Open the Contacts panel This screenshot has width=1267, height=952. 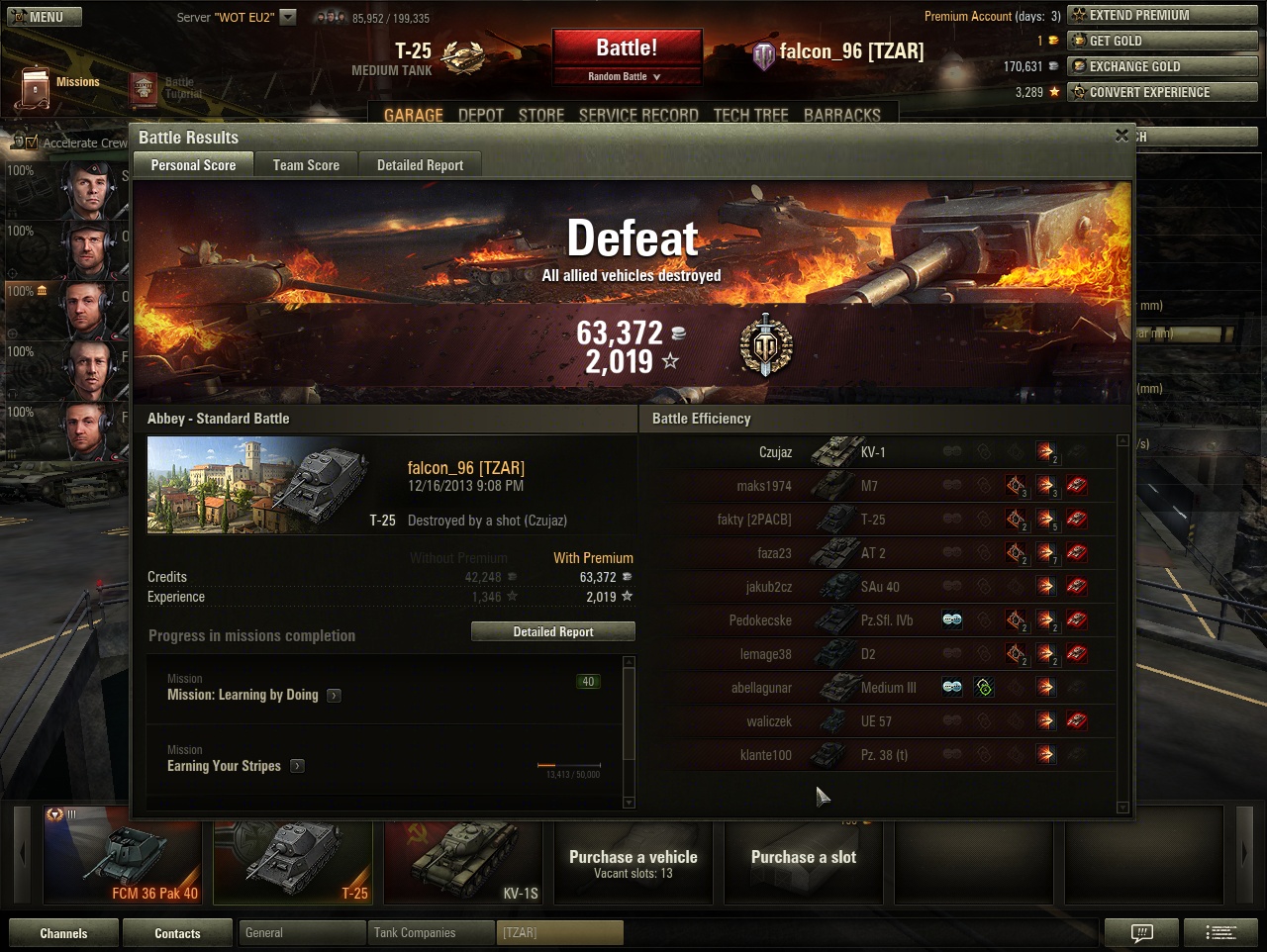click(177, 933)
